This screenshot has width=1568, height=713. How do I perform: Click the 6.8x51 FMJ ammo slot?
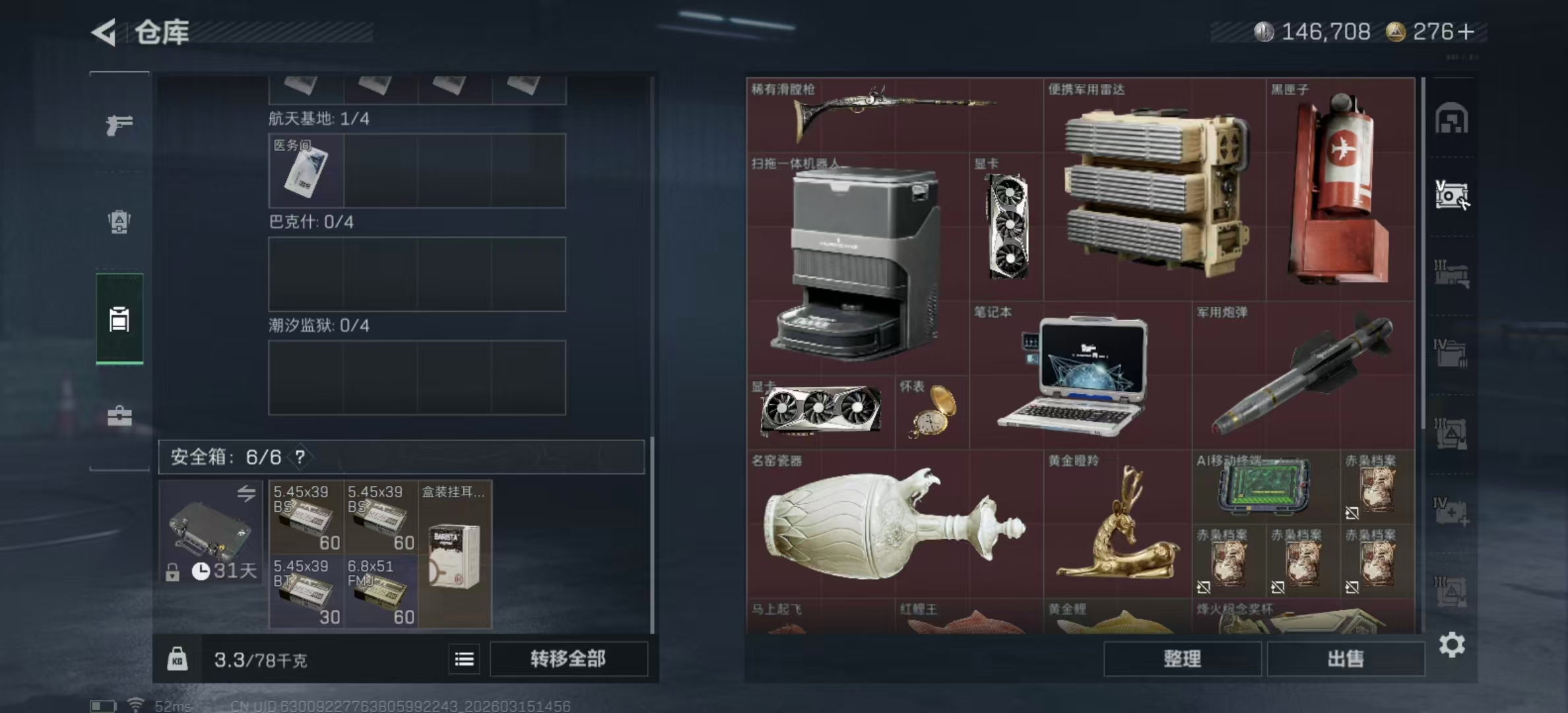381,592
